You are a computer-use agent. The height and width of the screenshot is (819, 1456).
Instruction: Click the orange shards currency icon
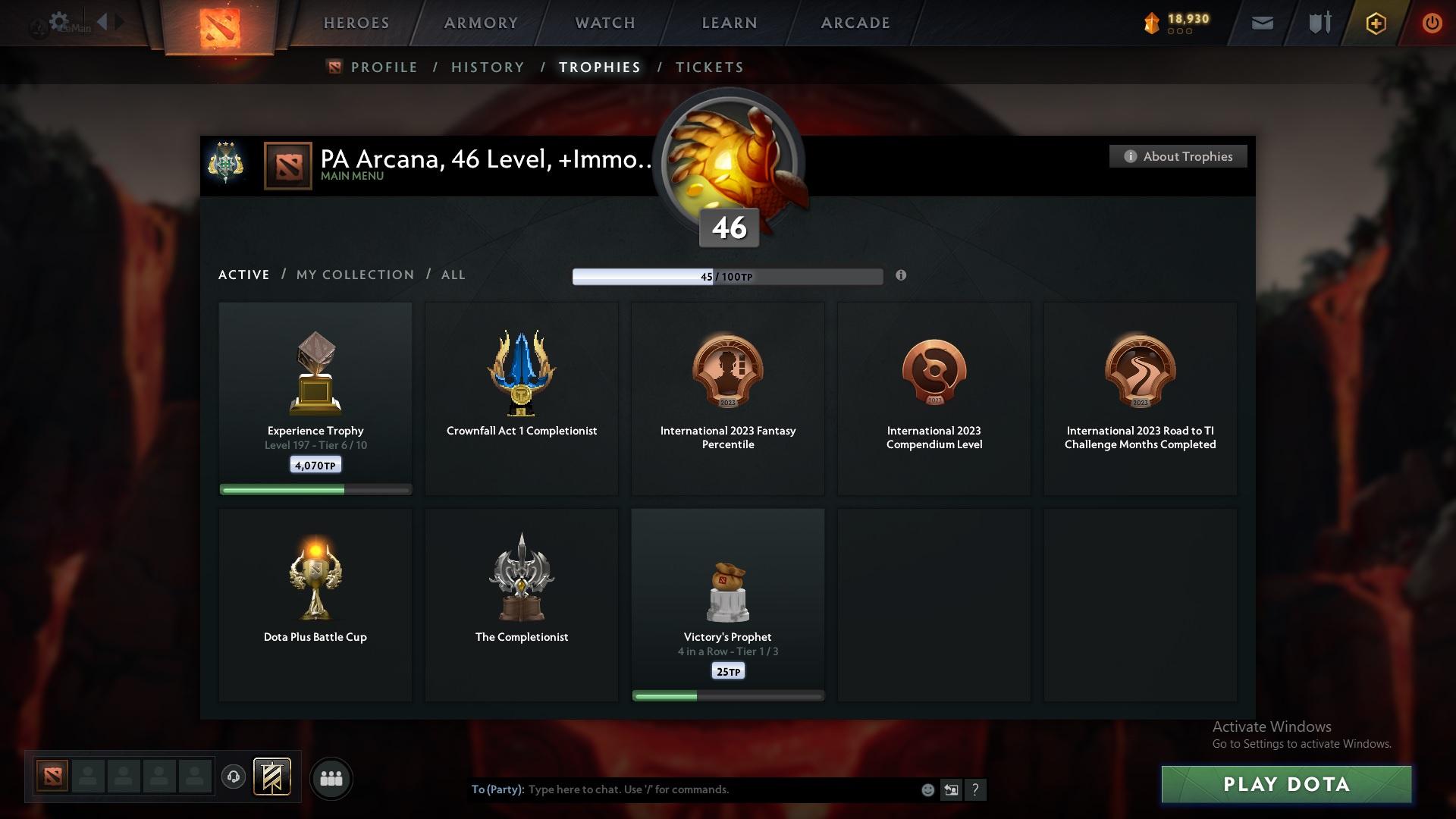pos(1150,23)
